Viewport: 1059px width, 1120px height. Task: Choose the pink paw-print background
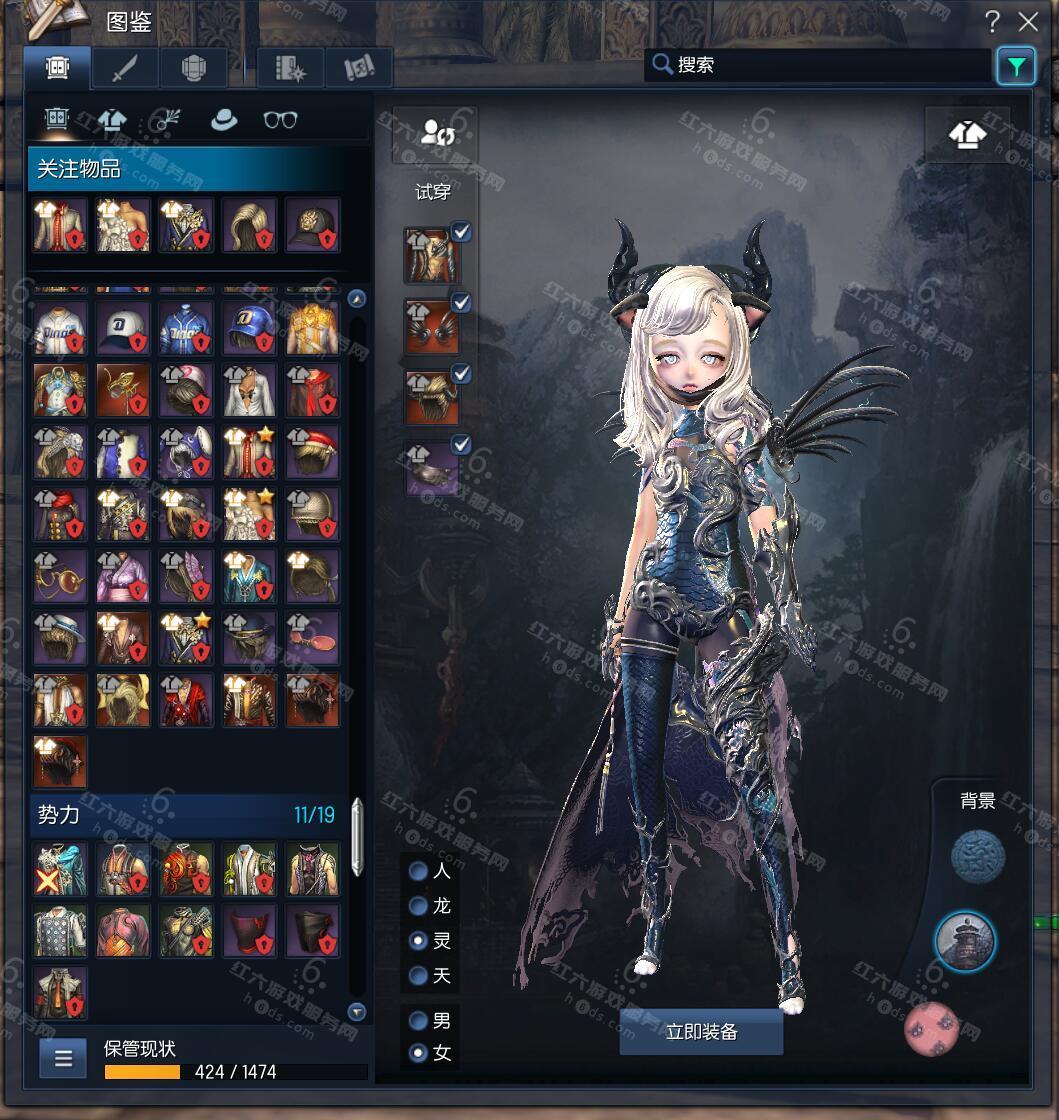coord(932,1029)
